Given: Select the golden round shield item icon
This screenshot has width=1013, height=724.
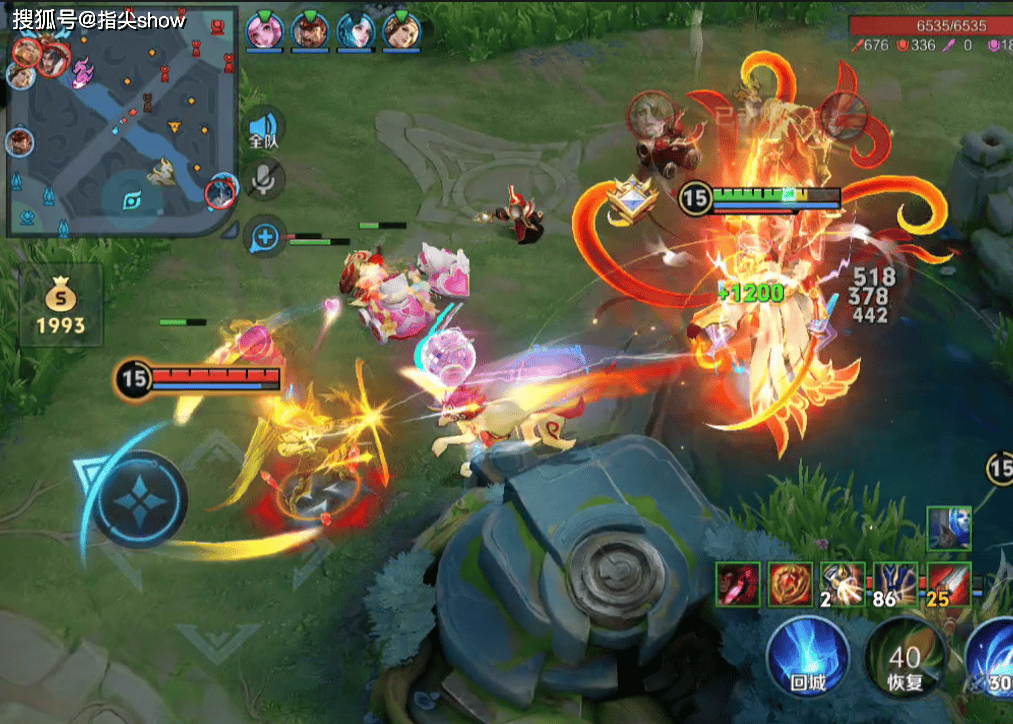Looking at the screenshot, I should 789,583.
